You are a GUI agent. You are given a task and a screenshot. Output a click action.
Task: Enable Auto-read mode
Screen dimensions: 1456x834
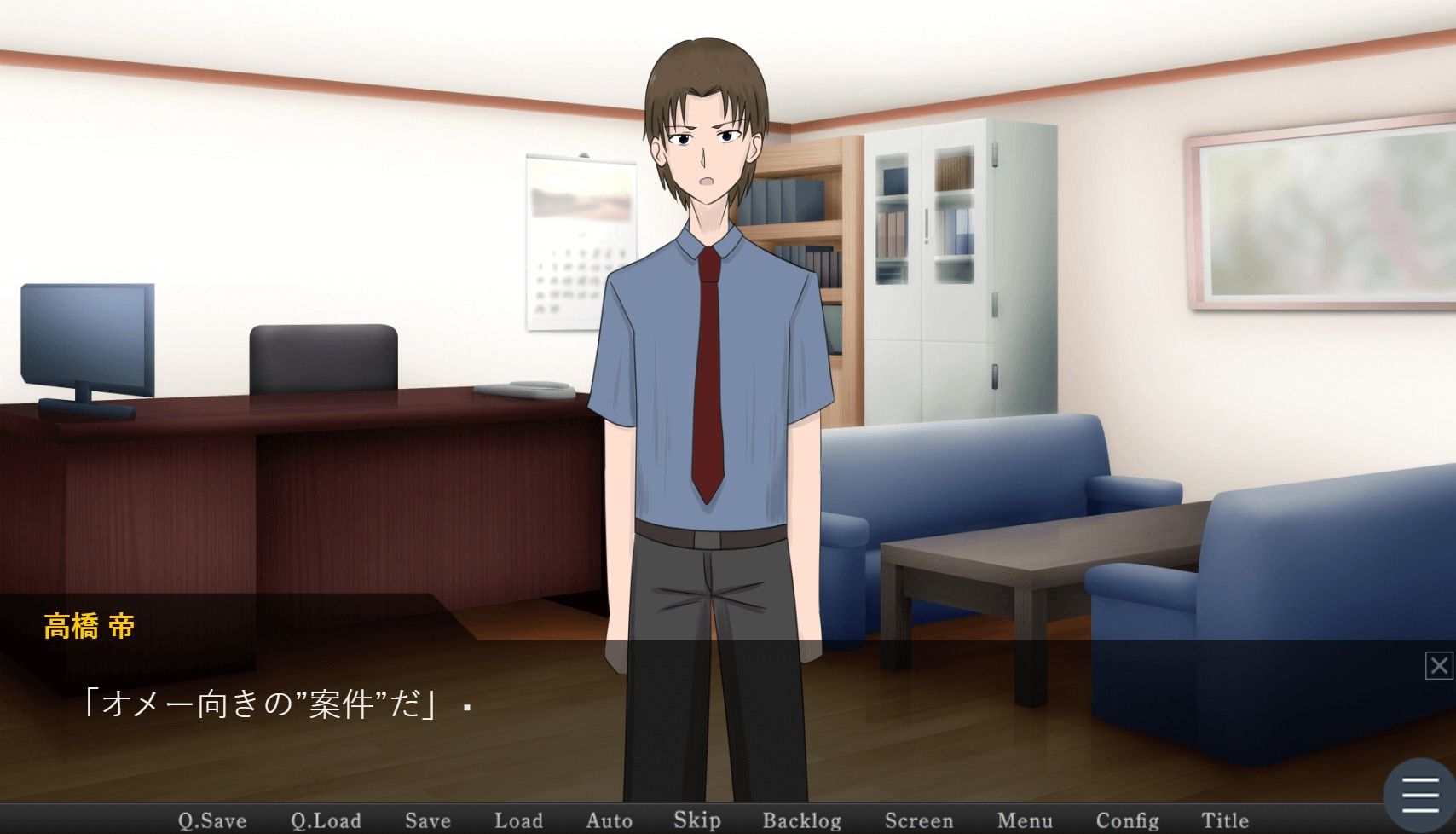pos(609,820)
